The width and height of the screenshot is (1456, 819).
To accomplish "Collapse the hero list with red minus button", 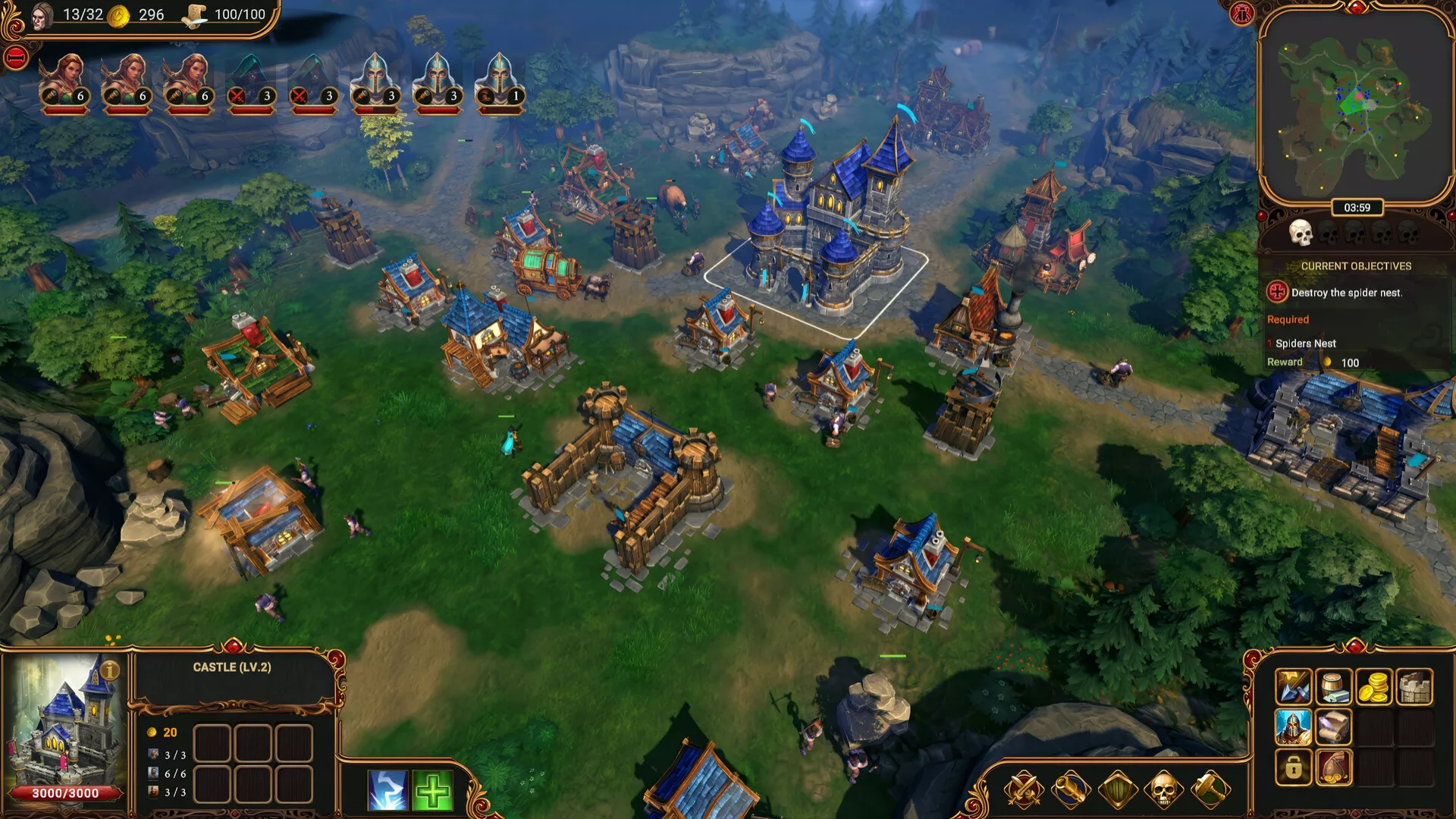I will pos(16,58).
